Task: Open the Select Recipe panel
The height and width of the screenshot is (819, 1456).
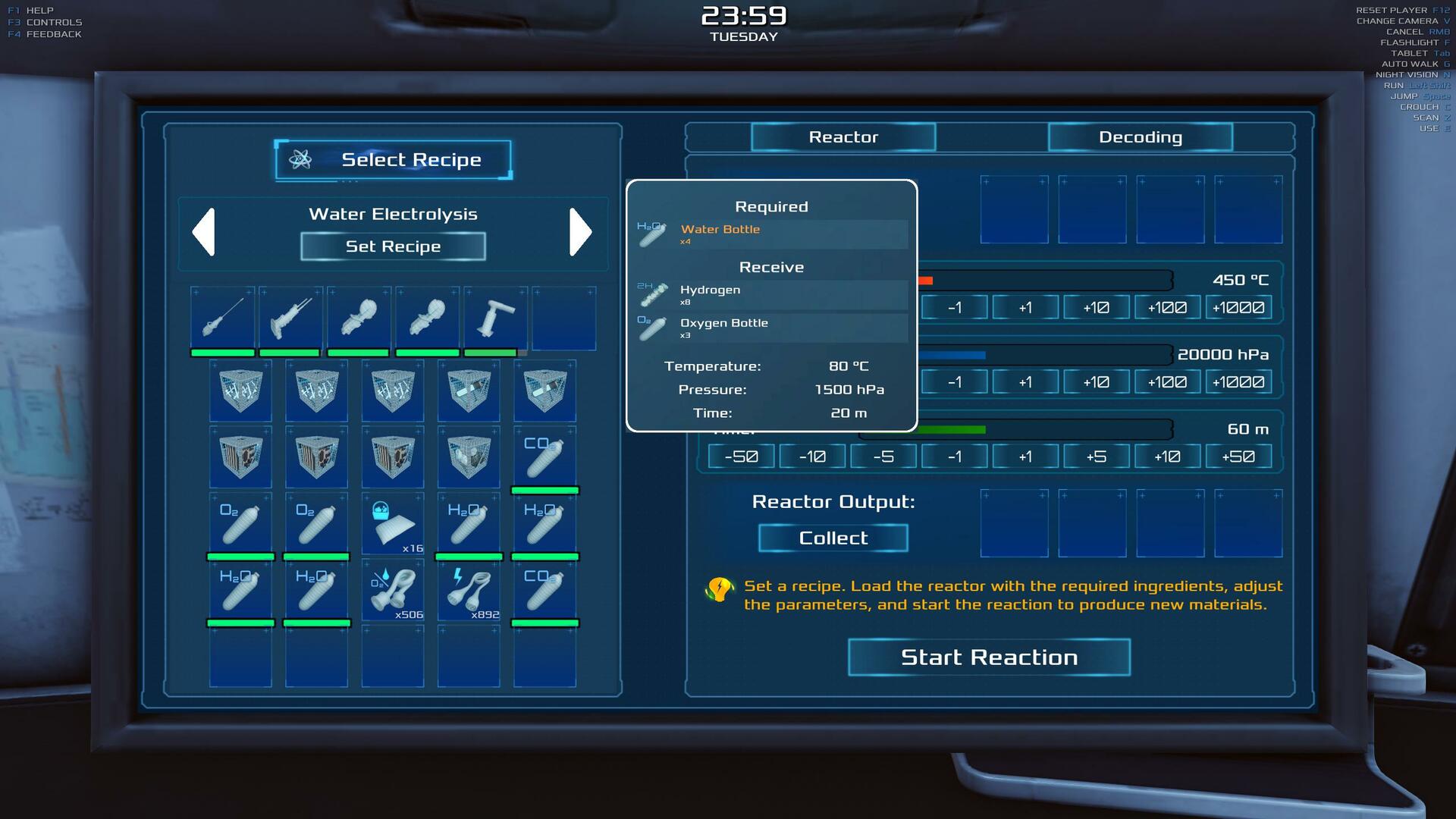Action: (x=393, y=160)
